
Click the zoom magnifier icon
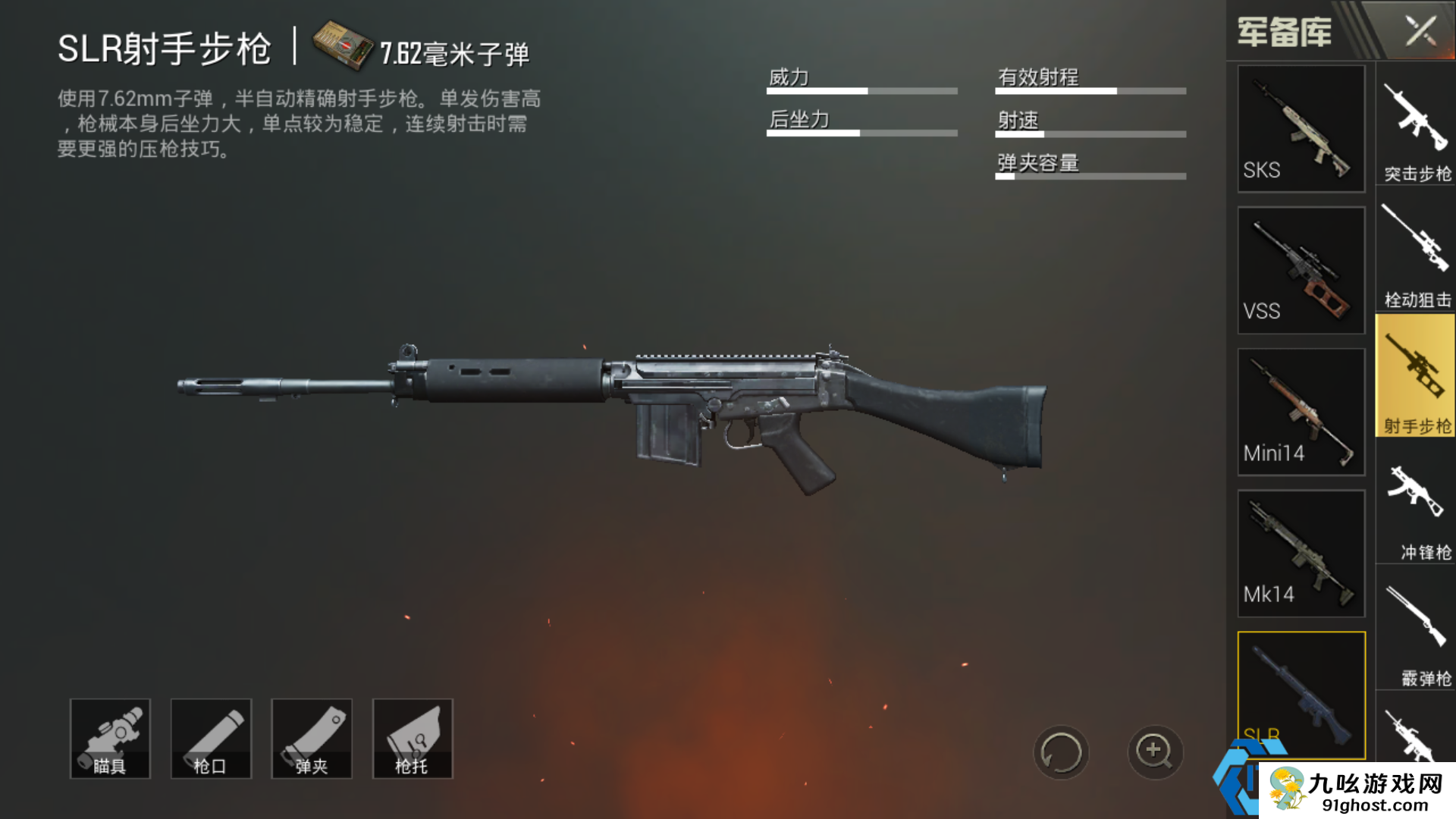[1154, 751]
